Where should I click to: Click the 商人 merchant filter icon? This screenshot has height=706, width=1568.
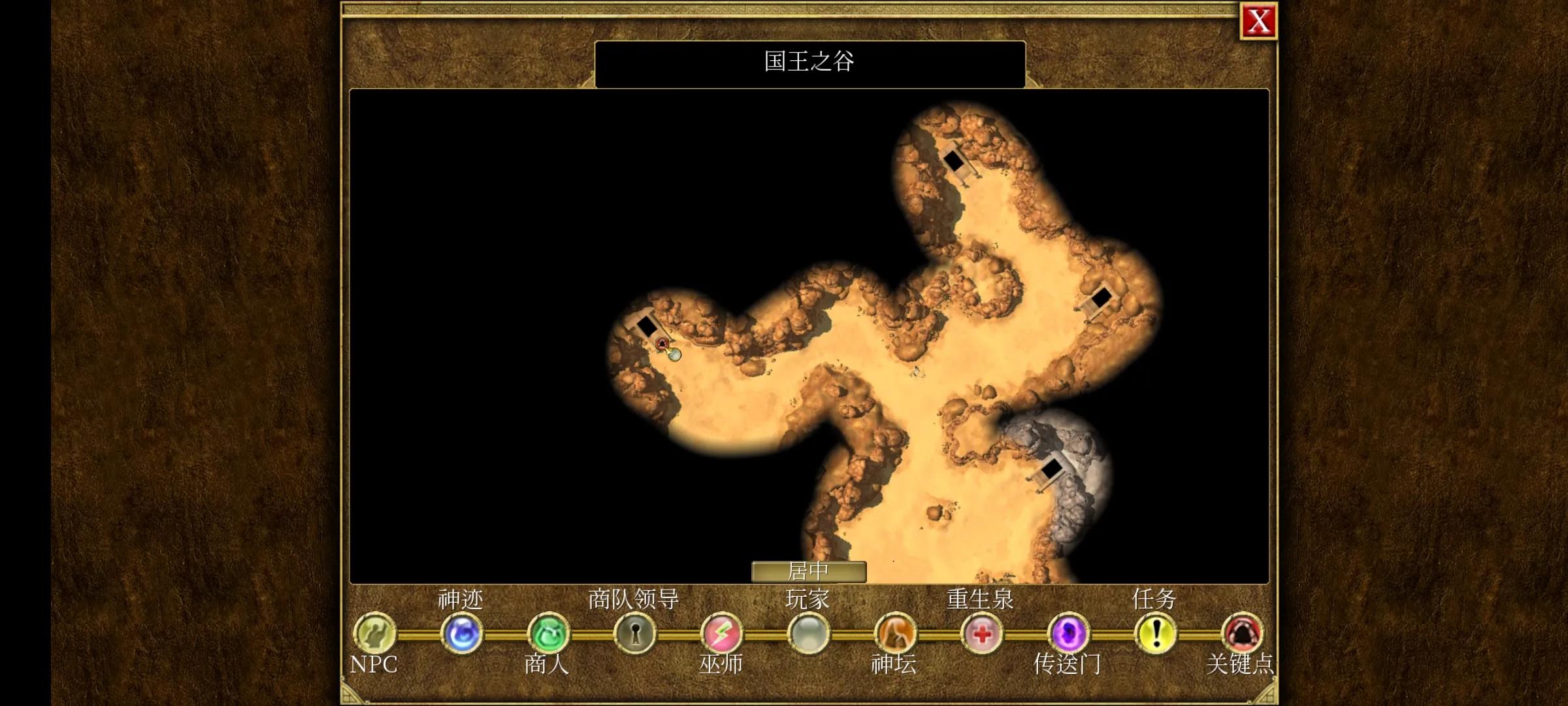(547, 633)
